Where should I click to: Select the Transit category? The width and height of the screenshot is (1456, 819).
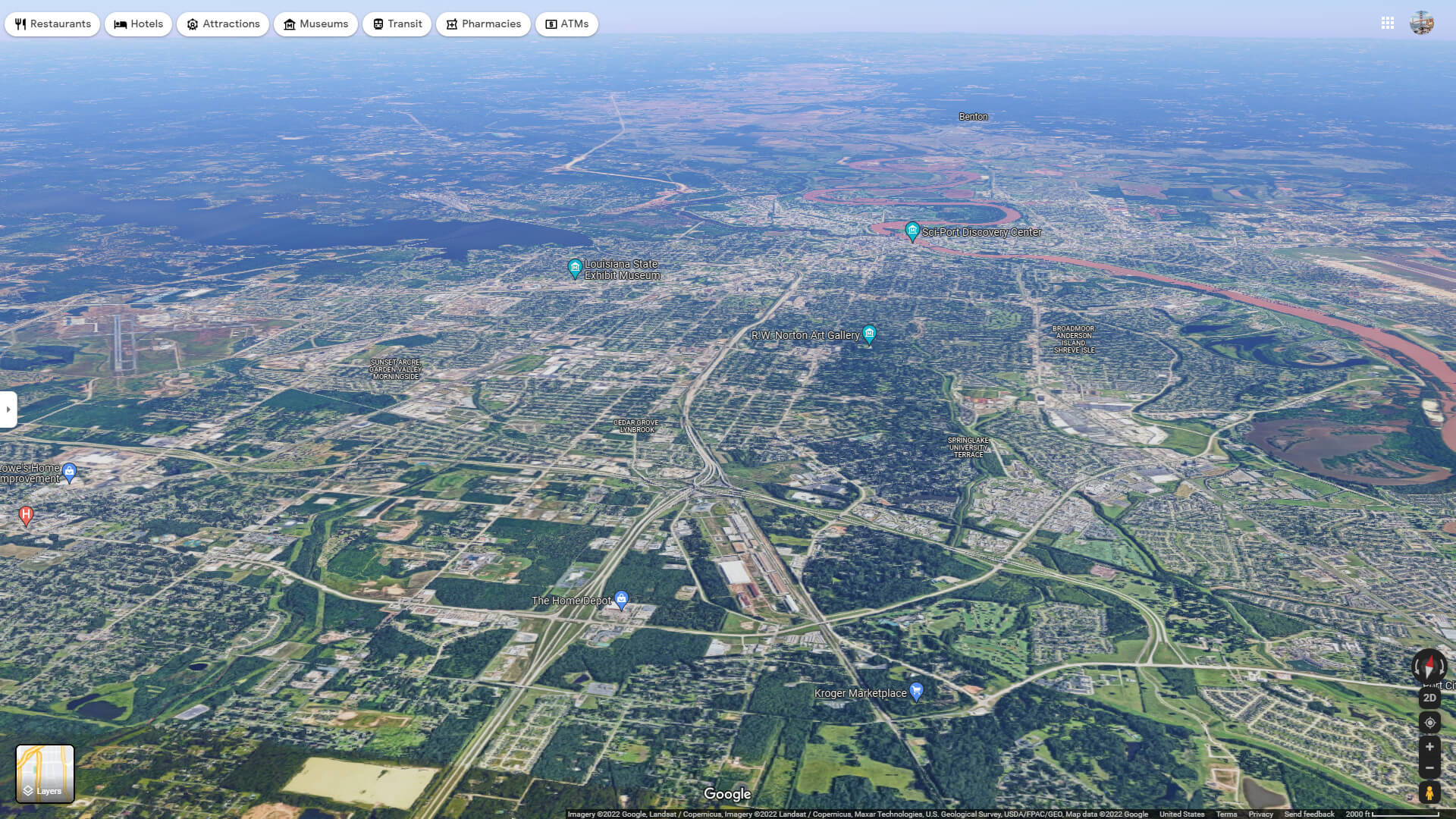[397, 24]
